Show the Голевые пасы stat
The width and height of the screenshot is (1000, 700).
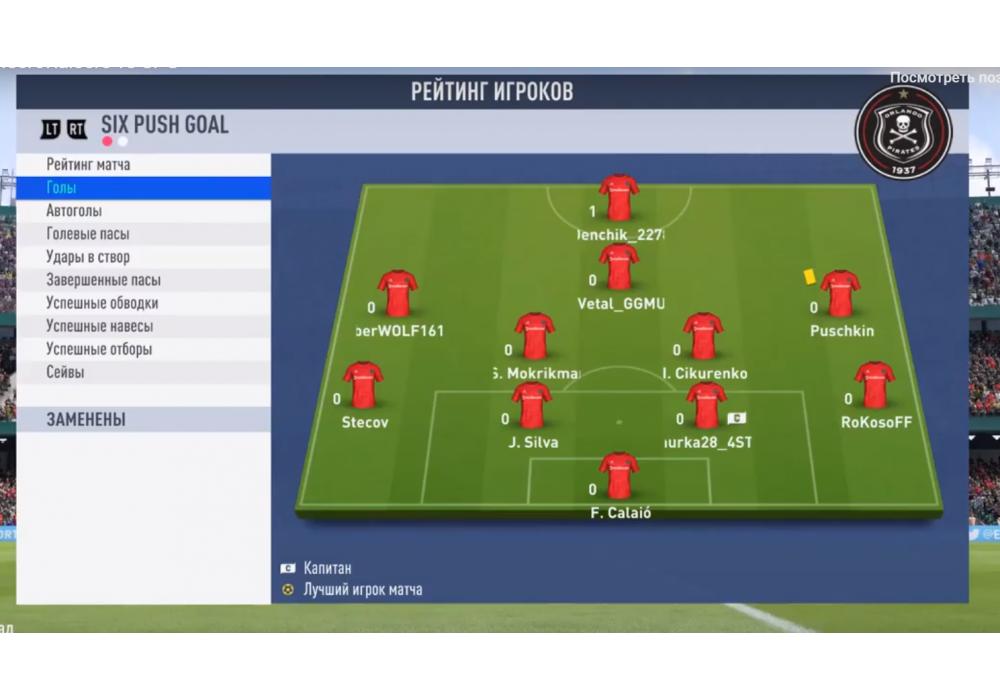(x=88, y=234)
